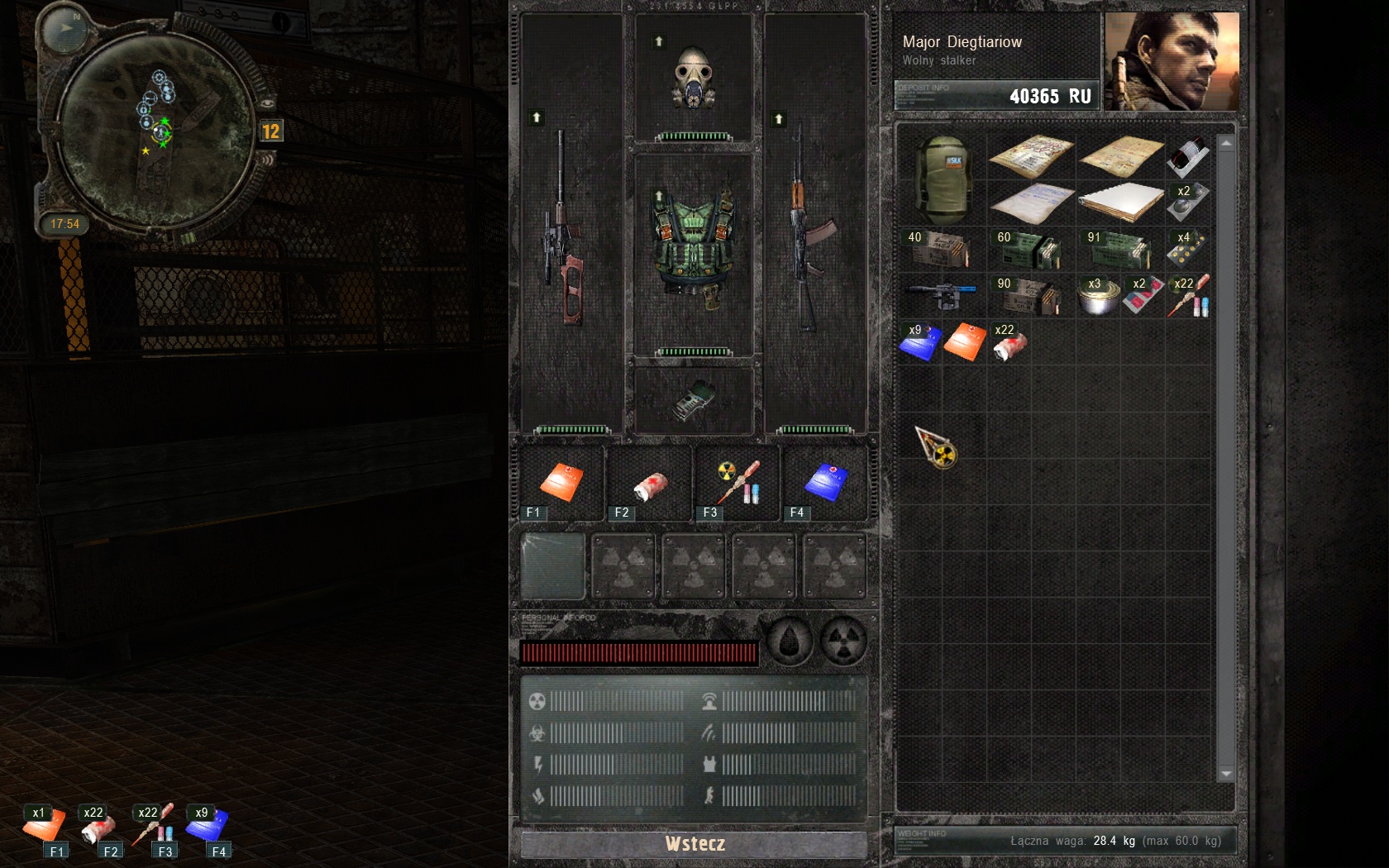Select the detector device slot below armor
The image size is (1389, 868).
pos(694,401)
